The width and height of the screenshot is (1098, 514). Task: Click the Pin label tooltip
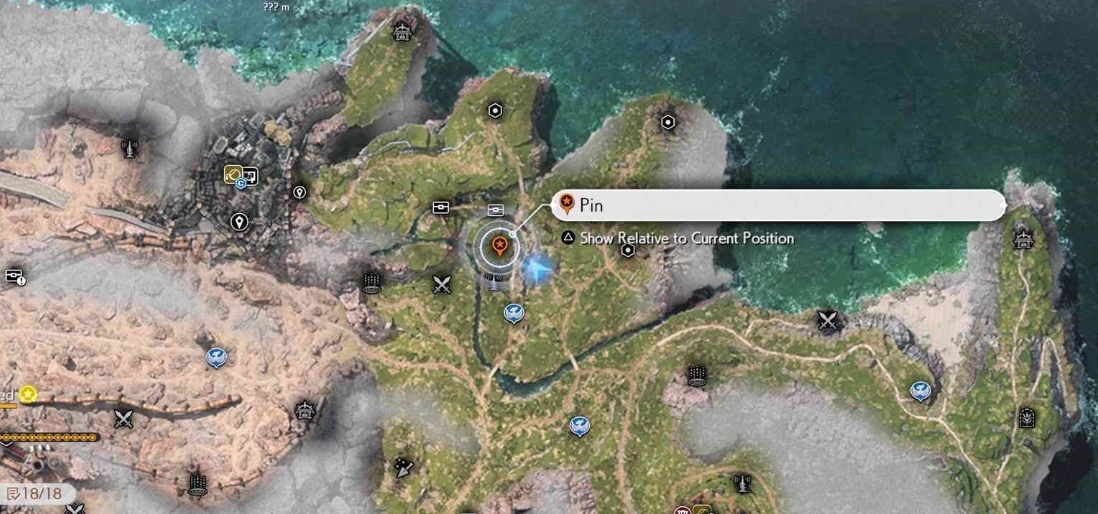778,205
